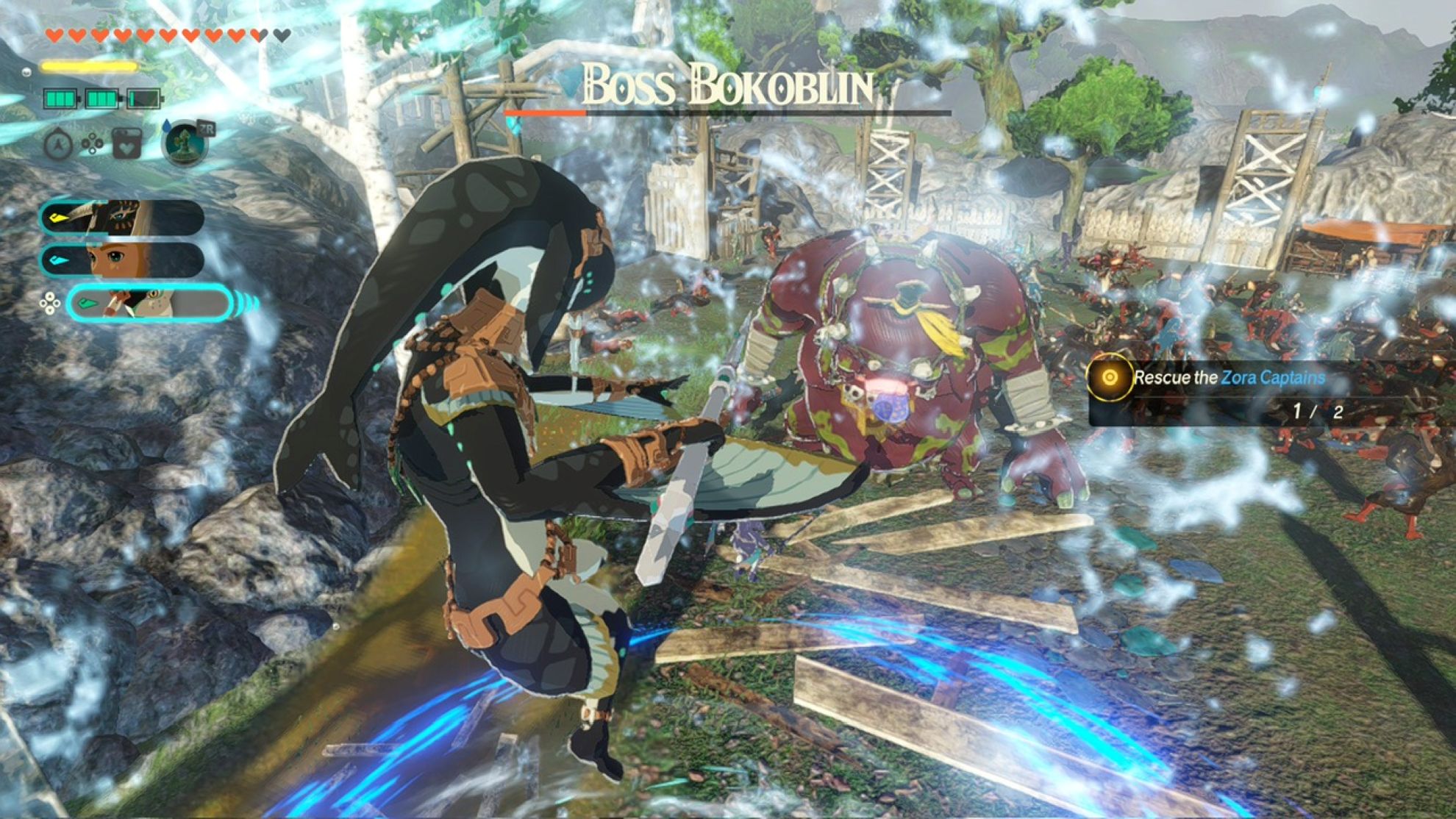The height and width of the screenshot is (819, 1456).
Task: Click the d-pad indicator icon near the abilities
Action: [92, 143]
